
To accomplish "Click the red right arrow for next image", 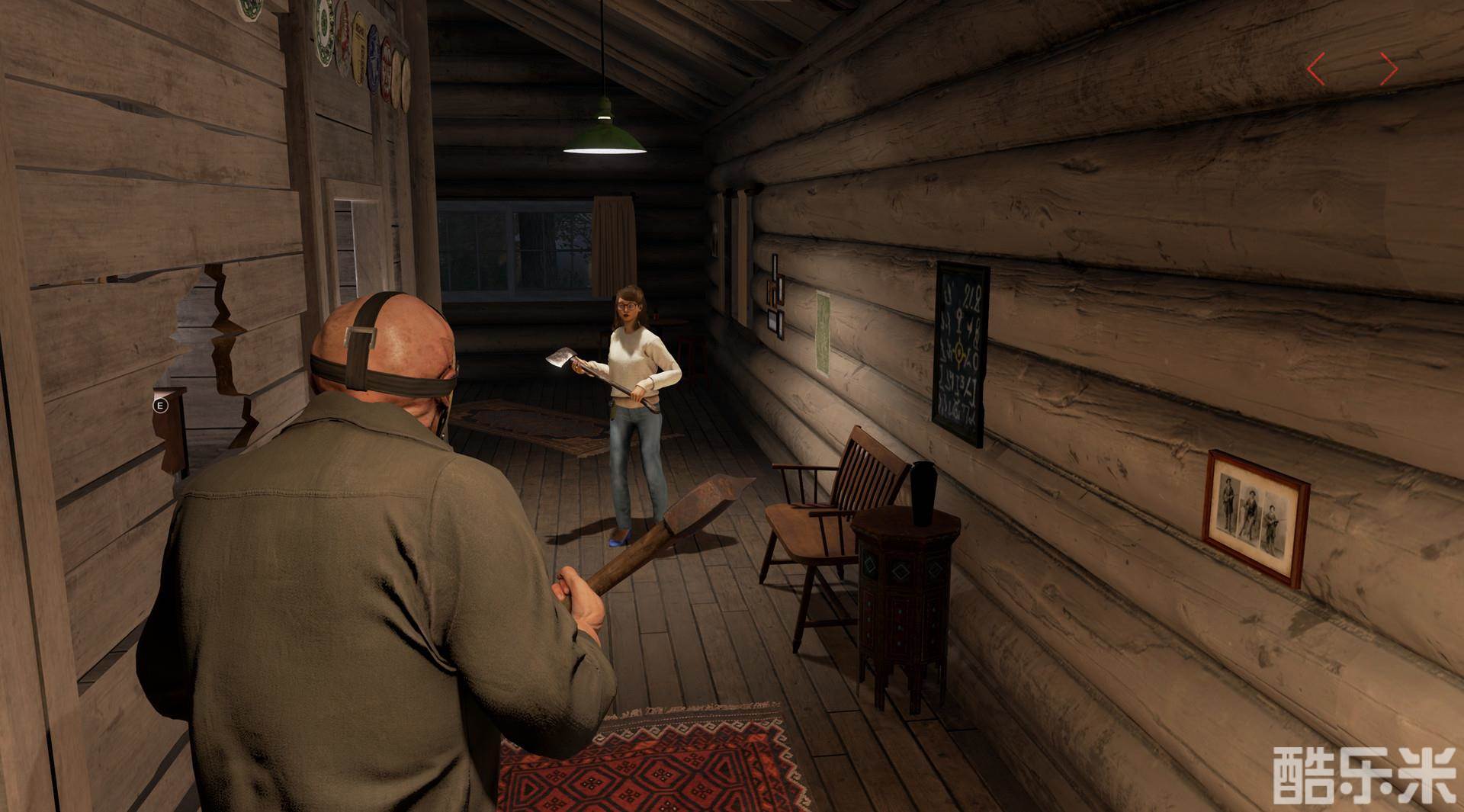I will coord(1389,69).
